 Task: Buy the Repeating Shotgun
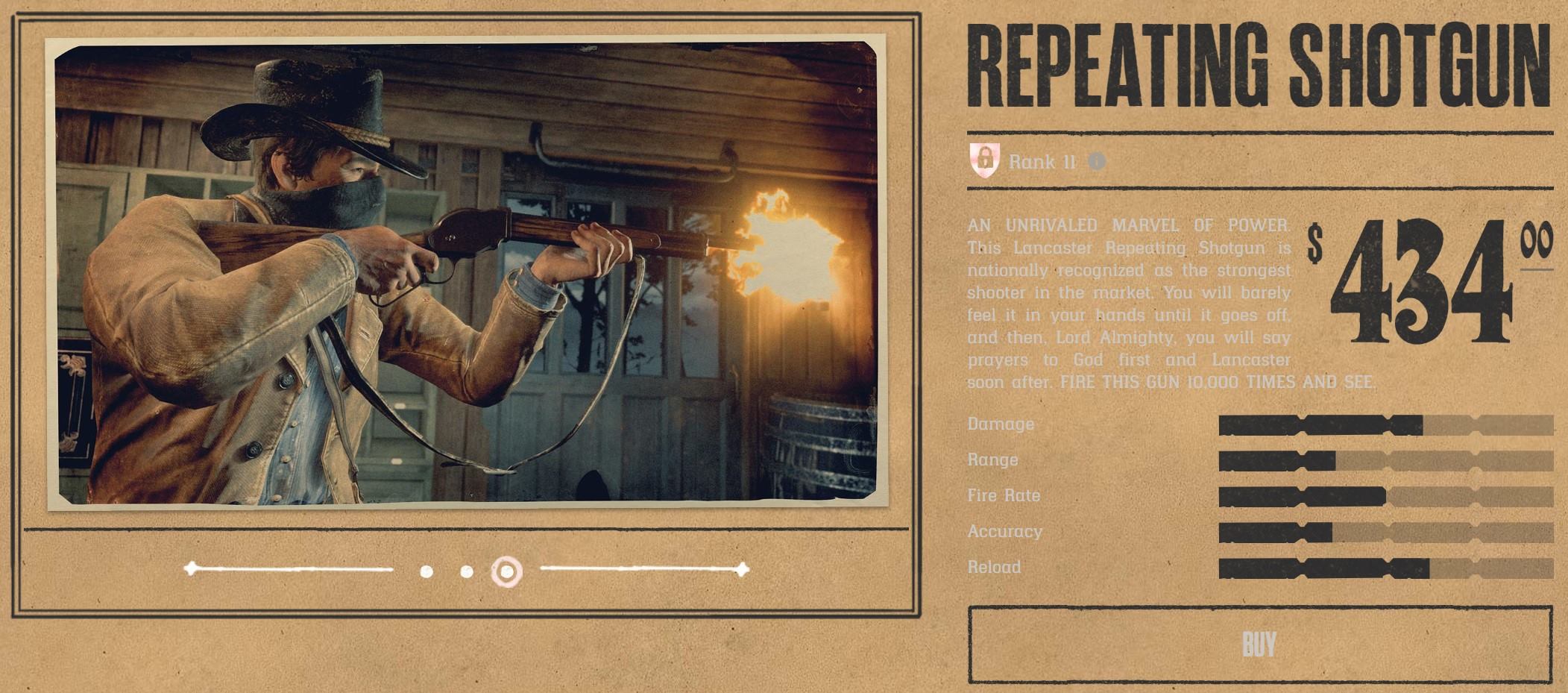point(1259,645)
